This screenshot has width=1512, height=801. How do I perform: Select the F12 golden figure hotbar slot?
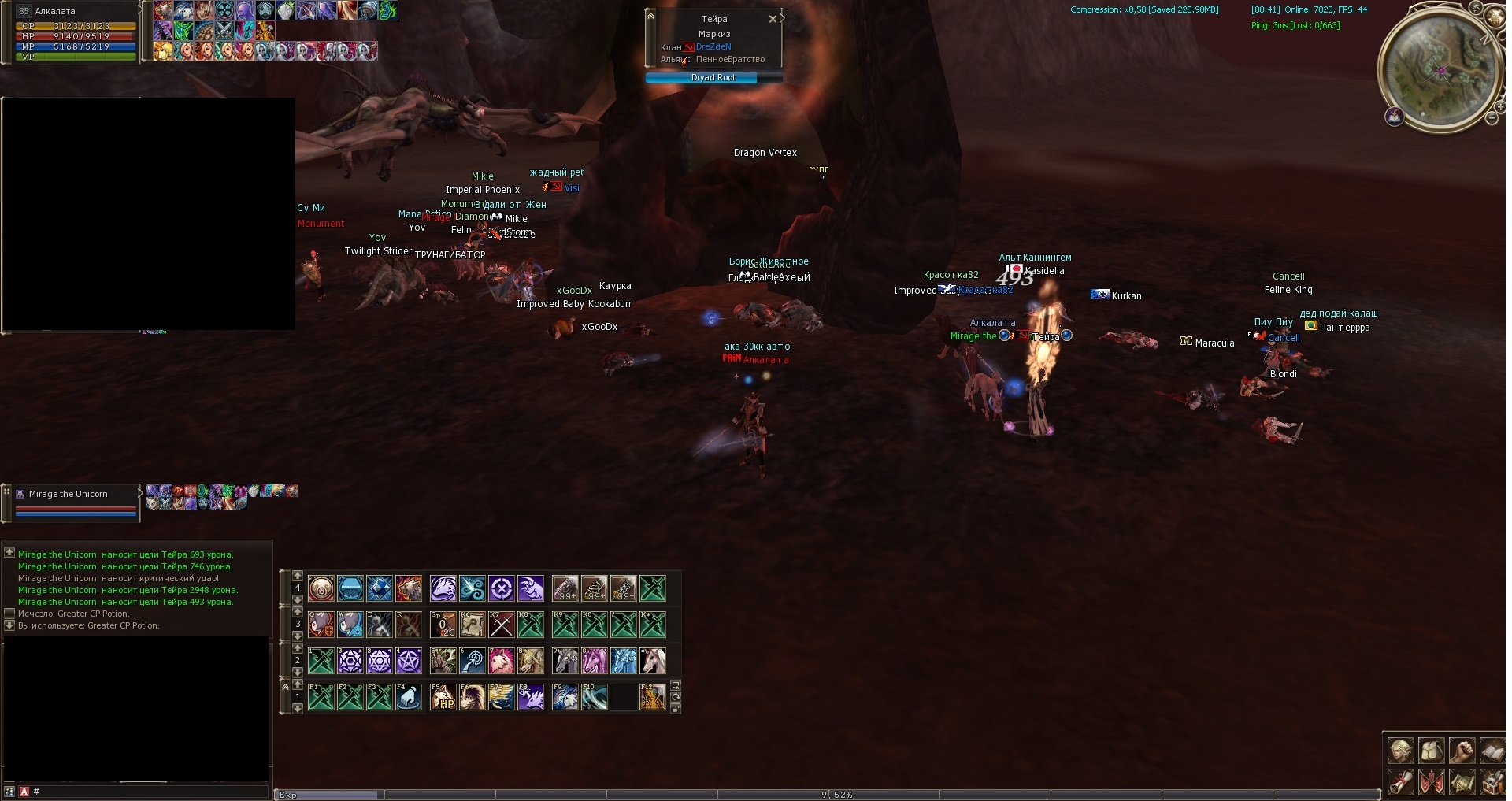tap(652, 697)
